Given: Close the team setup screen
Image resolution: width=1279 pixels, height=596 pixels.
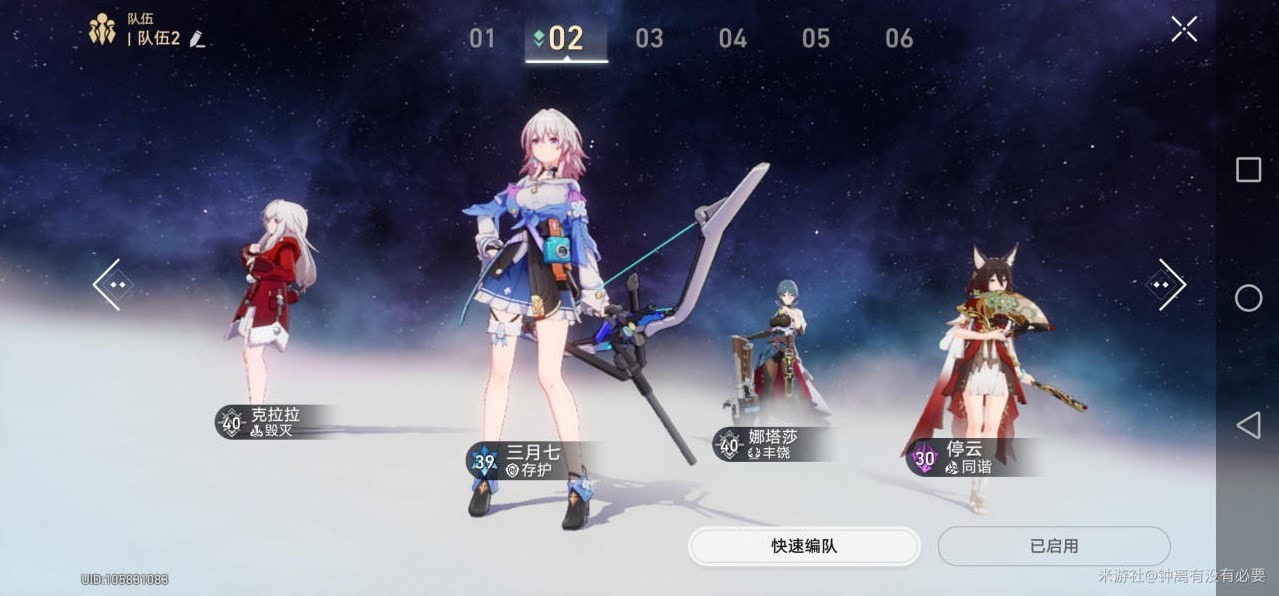Looking at the screenshot, I should coord(1184,29).
